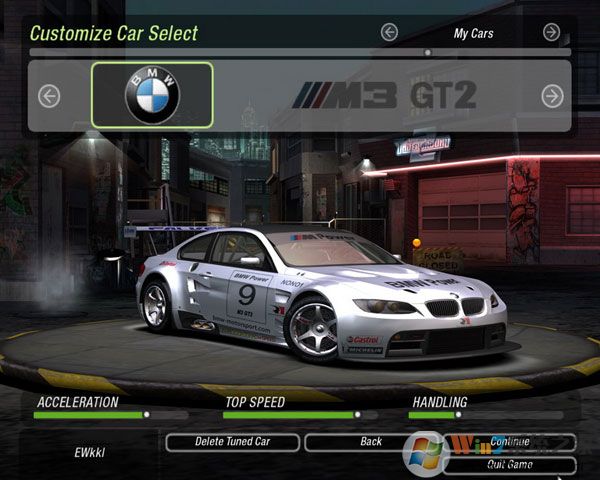Go back with the Back button
The width and height of the screenshot is (600, 480).
pyautogui.click(x=370, y=441)
